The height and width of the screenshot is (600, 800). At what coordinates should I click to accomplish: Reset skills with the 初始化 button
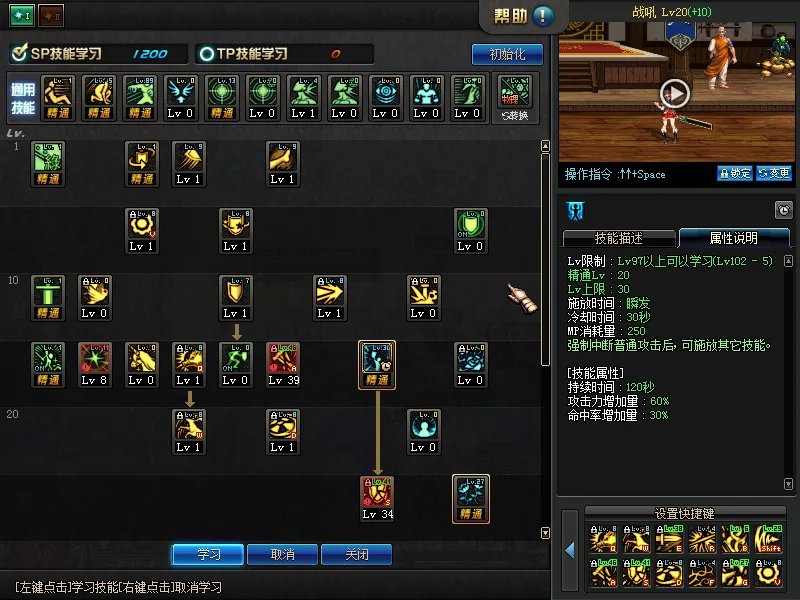click(x=507, y=54)
